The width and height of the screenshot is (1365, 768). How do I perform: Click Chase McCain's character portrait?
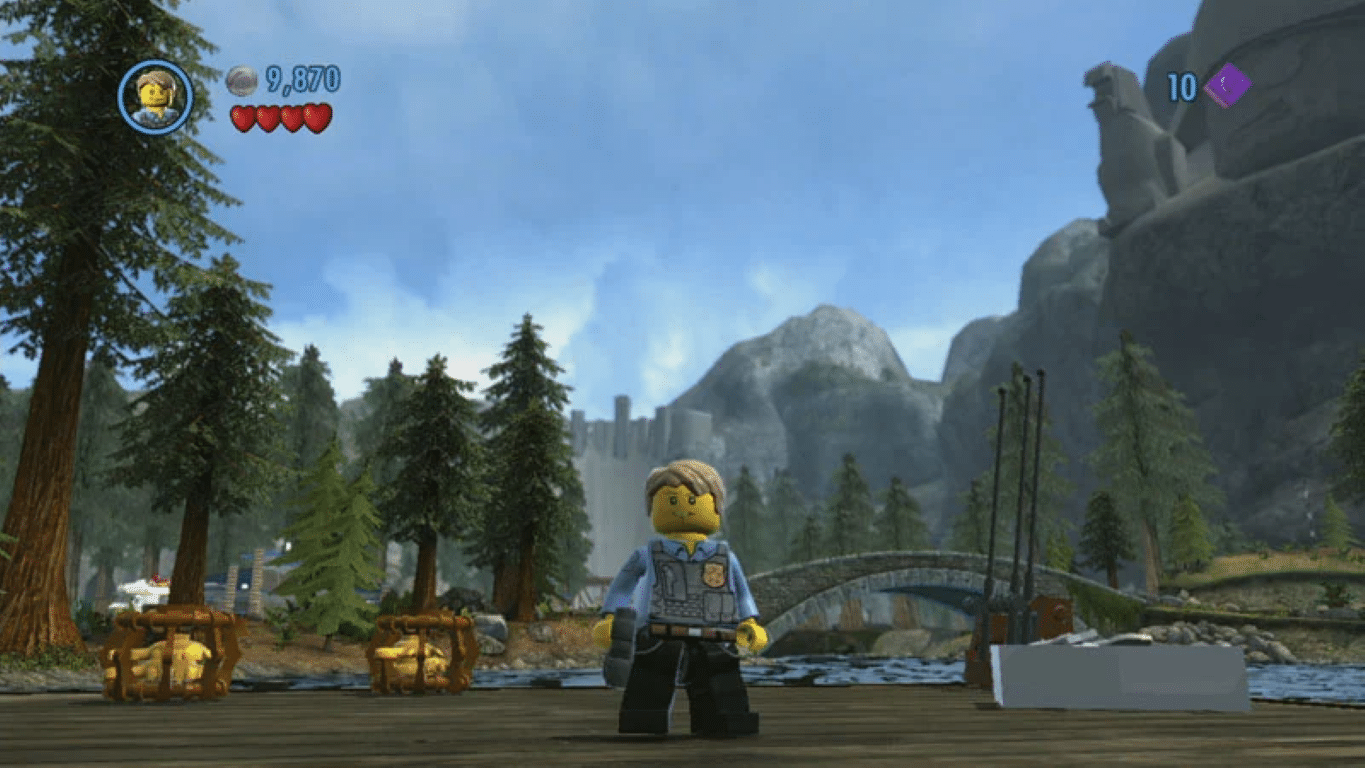tap(155, 97)
